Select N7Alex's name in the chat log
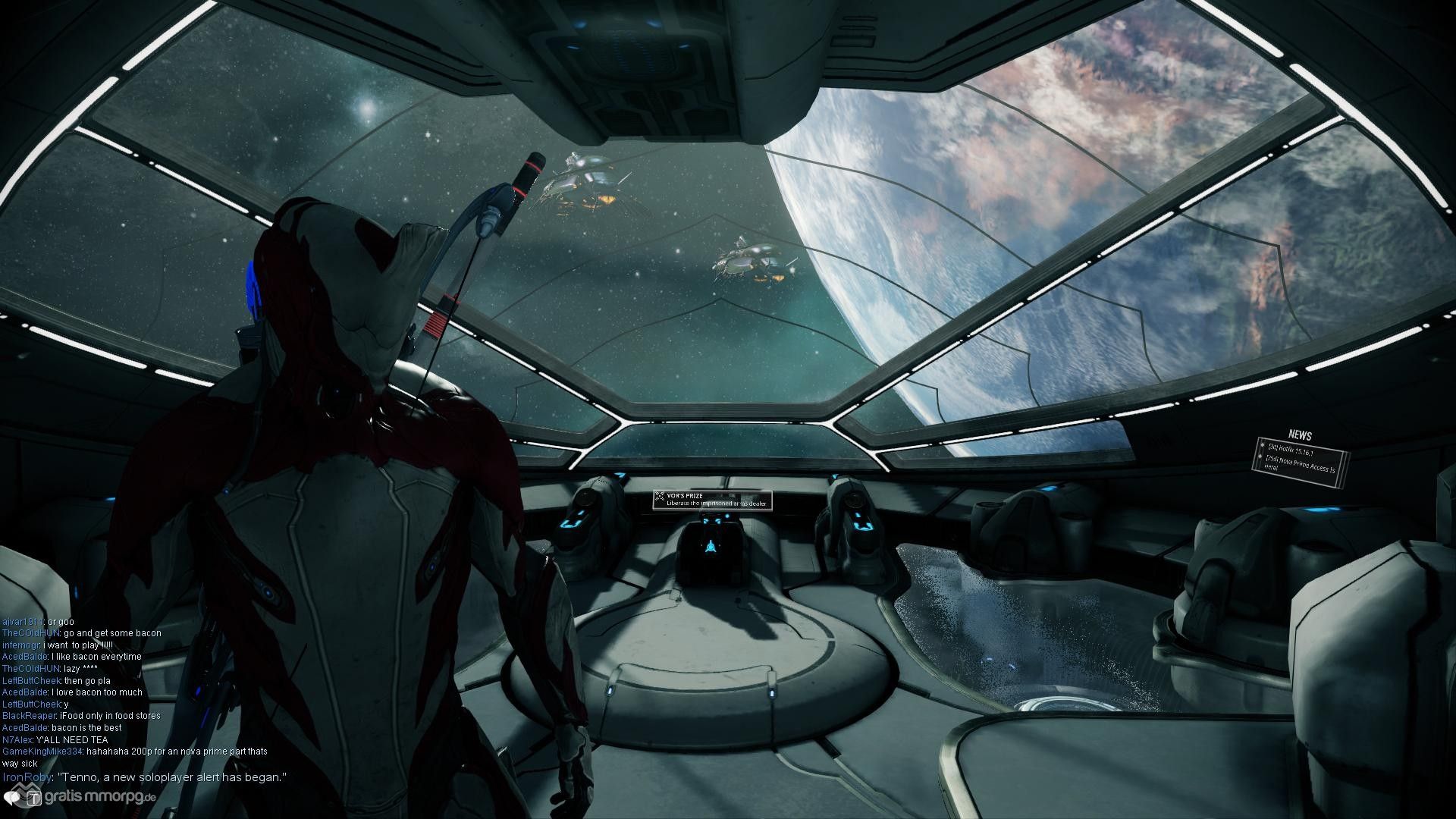 click(x=17, y=739)
